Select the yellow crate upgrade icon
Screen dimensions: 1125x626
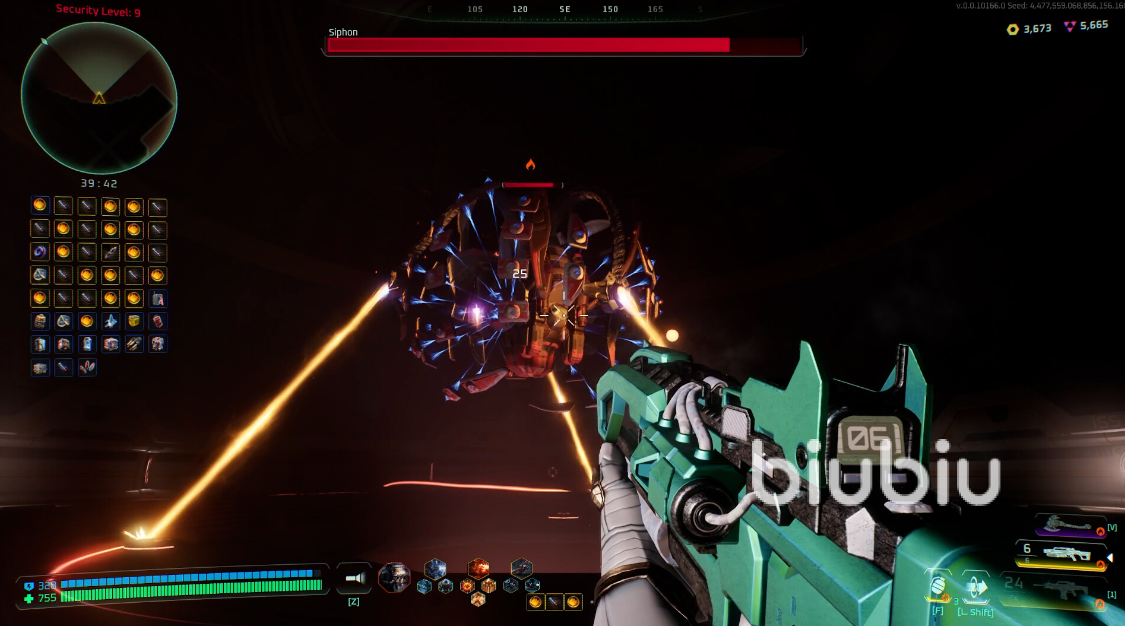[x=134, y=321]
